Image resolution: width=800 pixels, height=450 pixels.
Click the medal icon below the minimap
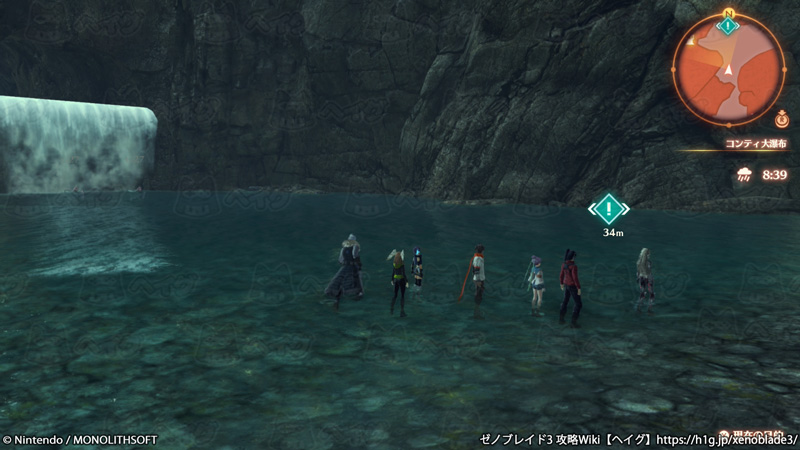click(x=780, y=120)
